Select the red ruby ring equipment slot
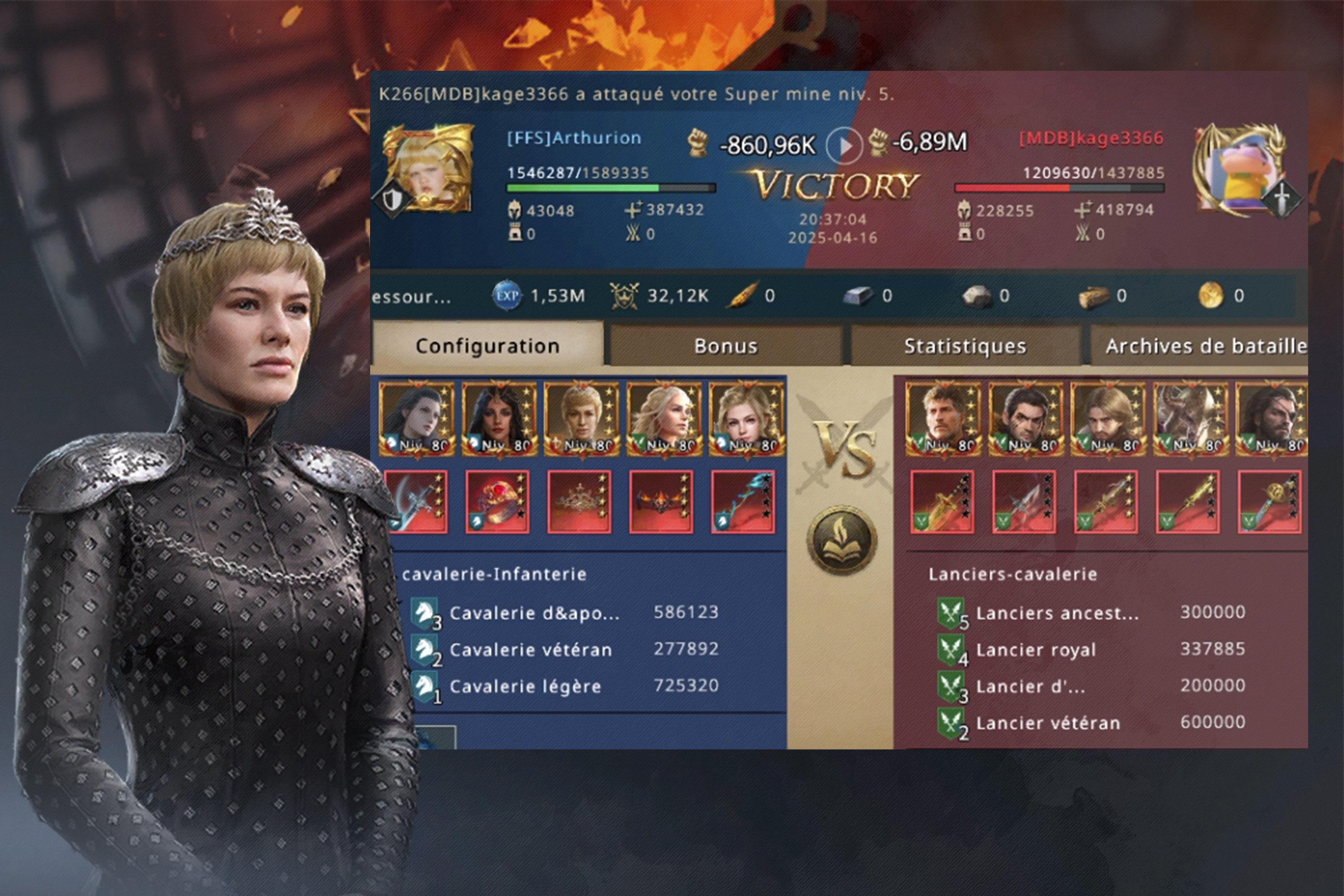This screenshot has height=896, width=1344. pos(497,502)
